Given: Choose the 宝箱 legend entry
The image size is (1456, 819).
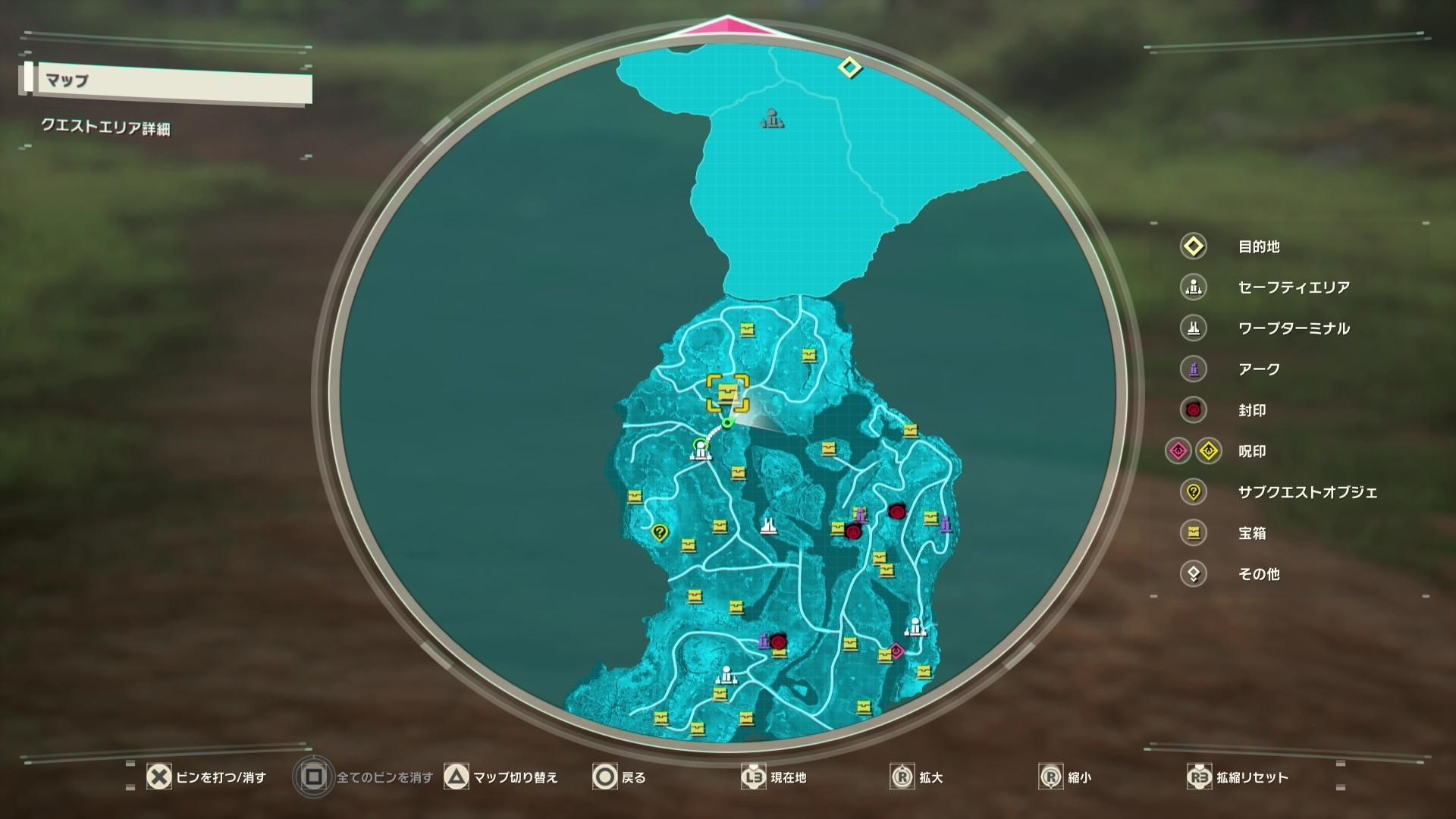Looking at the screenshot, I should pos(1252,533).
